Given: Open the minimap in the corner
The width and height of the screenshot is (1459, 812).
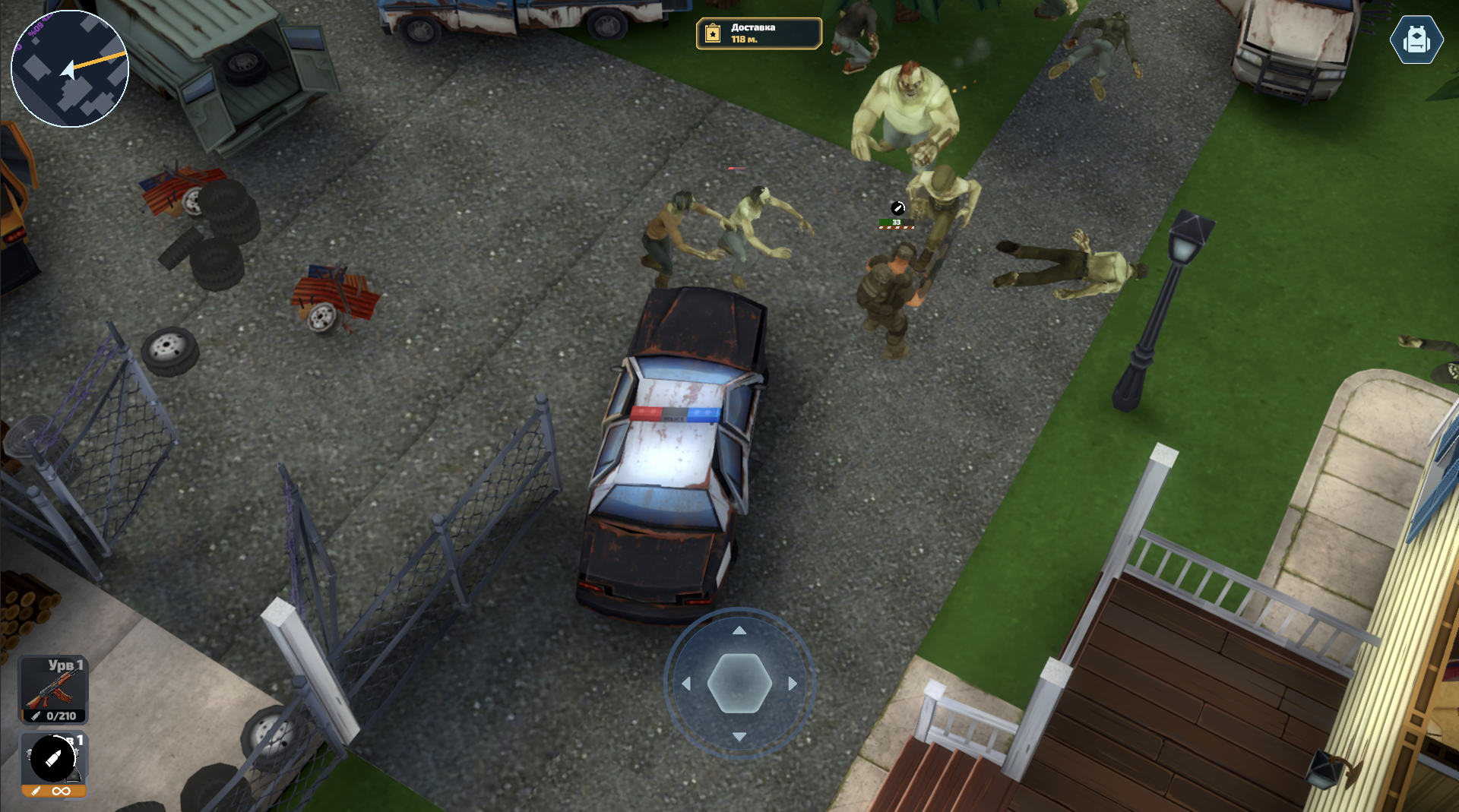Looking at the screenshot, I should (69, 68).
